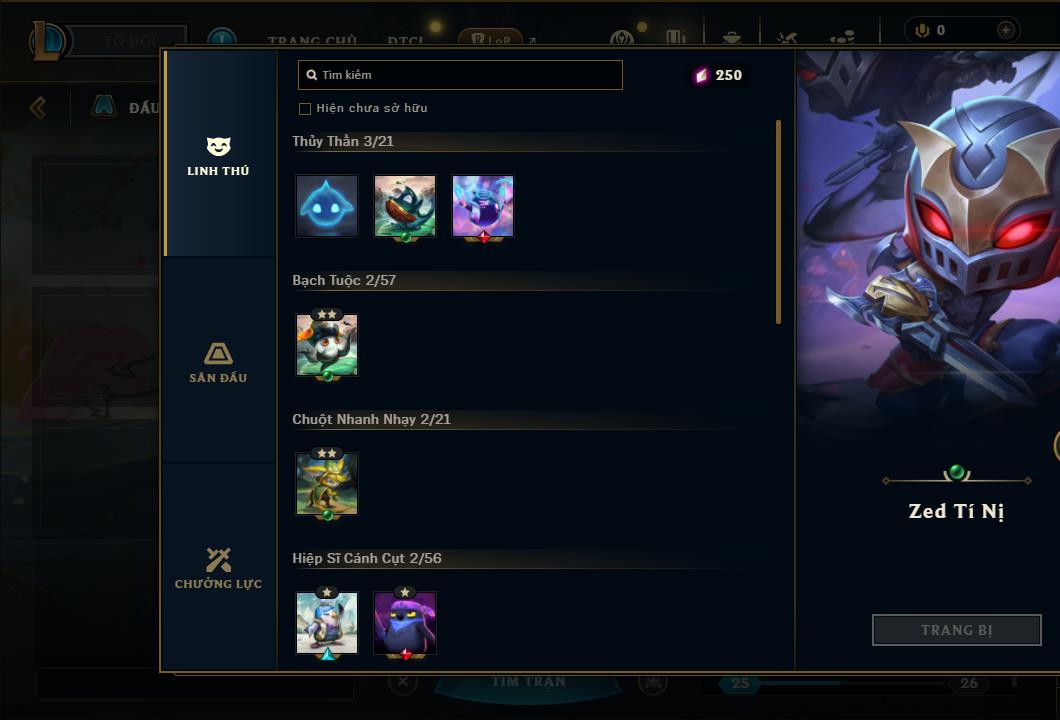The height and width of the screenshot is (720, 1060).
Task: Switch to the Linh Thú tab
Action: [218, 156]
